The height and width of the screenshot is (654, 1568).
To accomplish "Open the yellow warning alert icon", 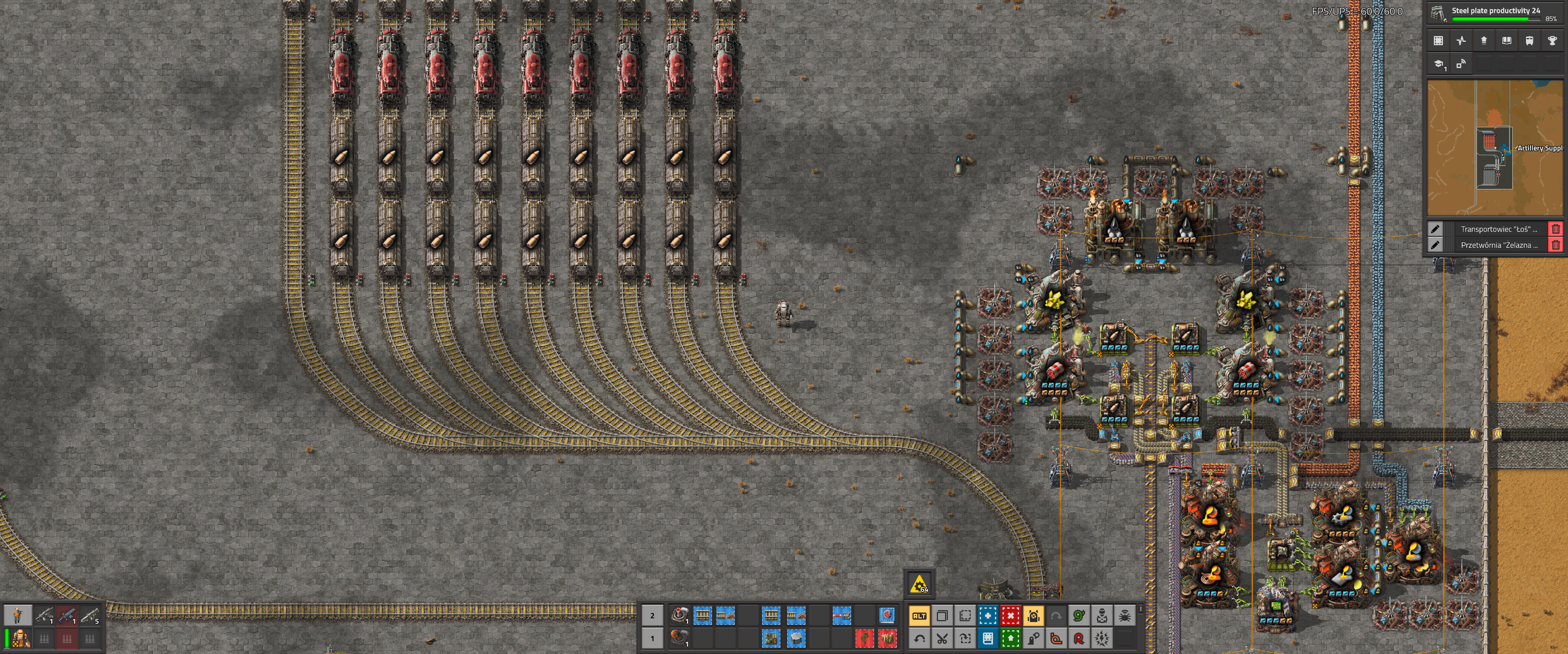I will 919,584.
